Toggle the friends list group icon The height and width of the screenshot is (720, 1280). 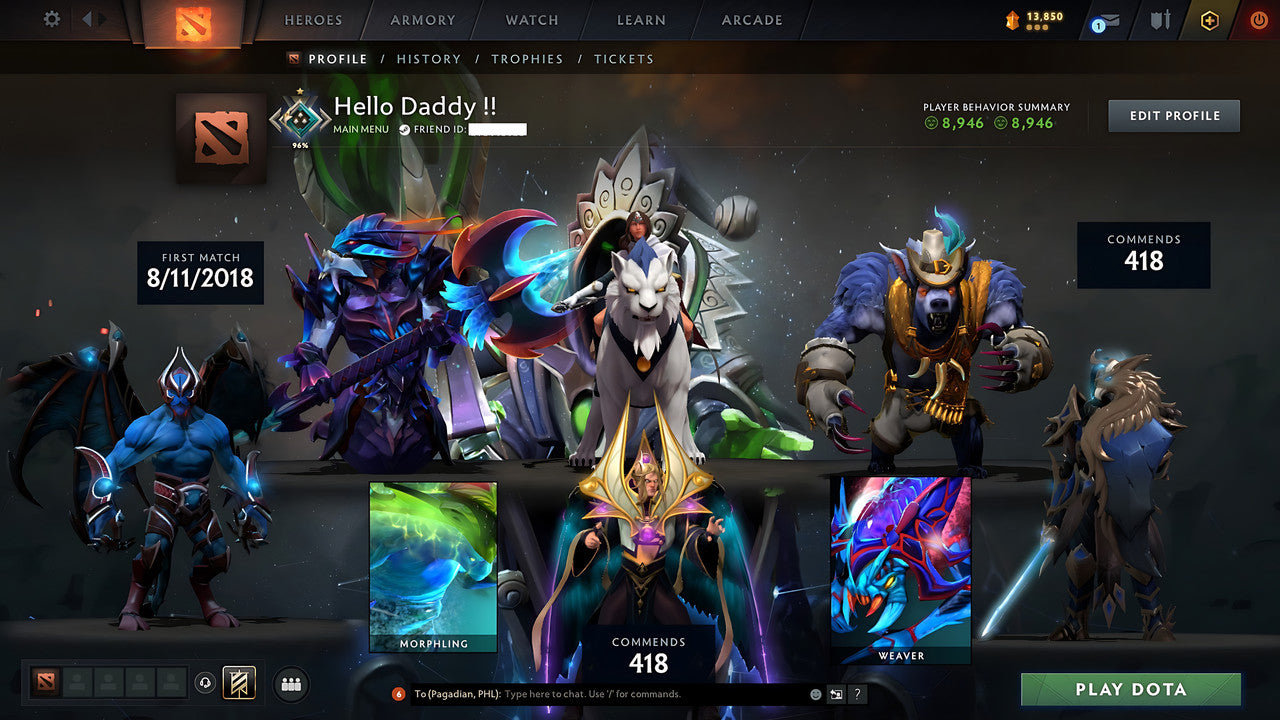289,682
